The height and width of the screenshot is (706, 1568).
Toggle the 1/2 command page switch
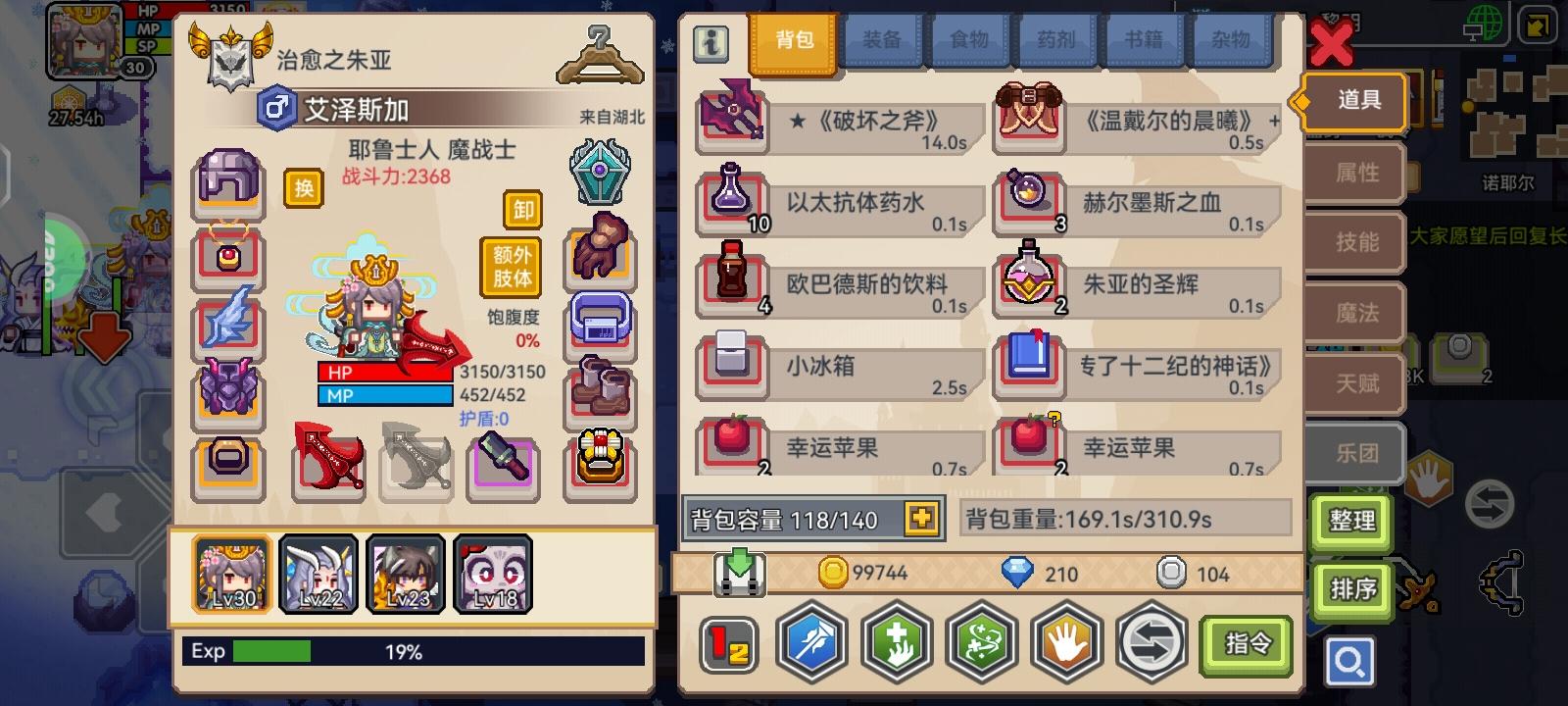click(726, 644)
